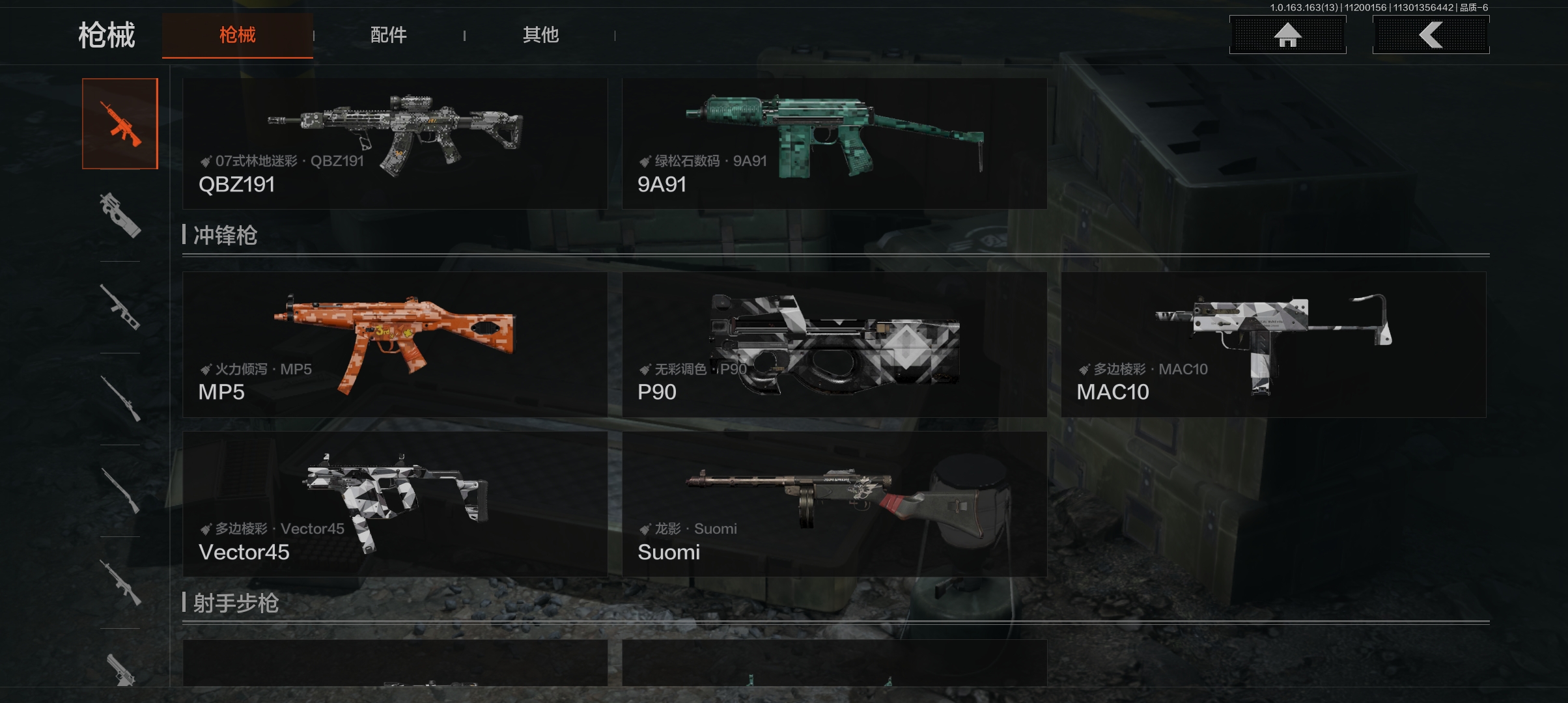The width and height of the screenshot is (1568, 703).
Task: Open the 配件 tab
Action: click(x=389, y=35)
